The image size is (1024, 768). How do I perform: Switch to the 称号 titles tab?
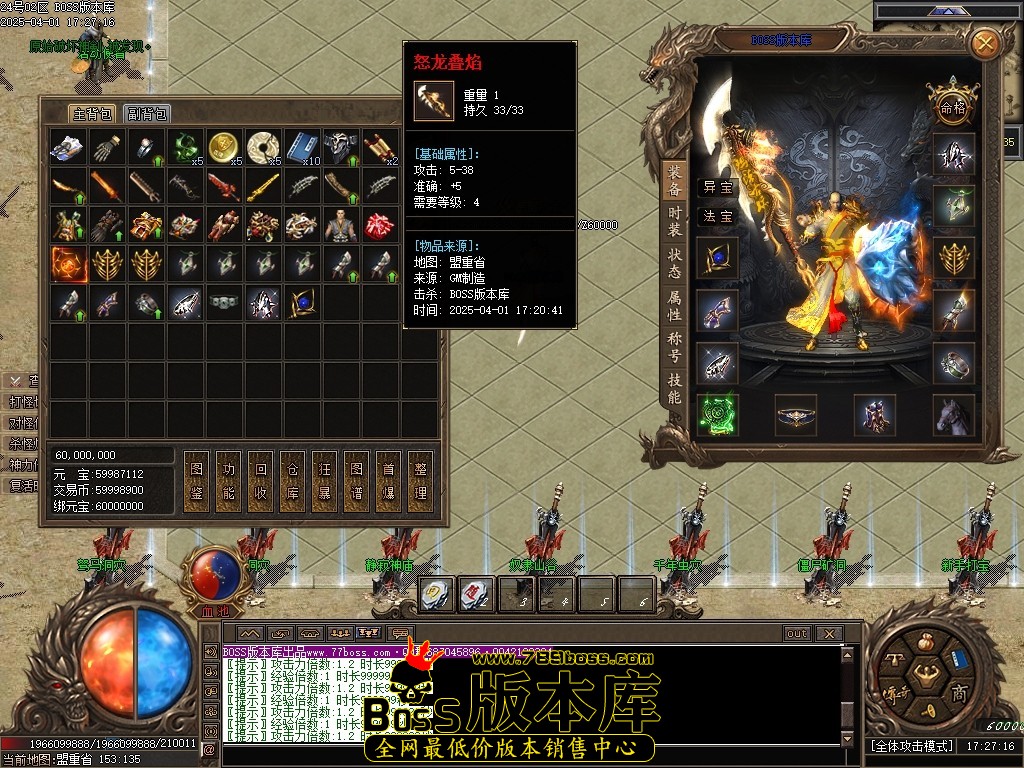[675, 348]
